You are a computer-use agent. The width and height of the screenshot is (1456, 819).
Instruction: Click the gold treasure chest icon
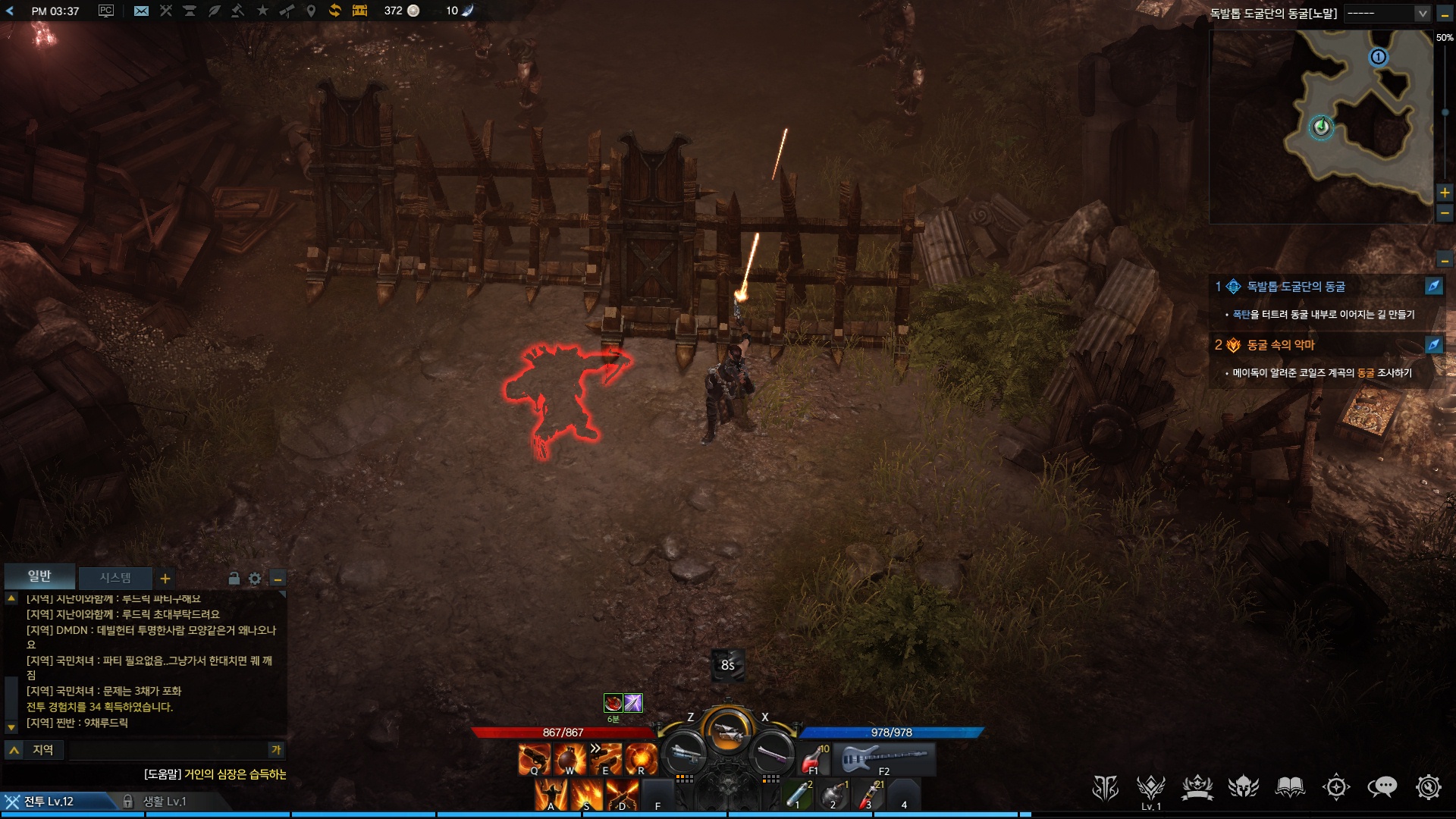point(359,11)
